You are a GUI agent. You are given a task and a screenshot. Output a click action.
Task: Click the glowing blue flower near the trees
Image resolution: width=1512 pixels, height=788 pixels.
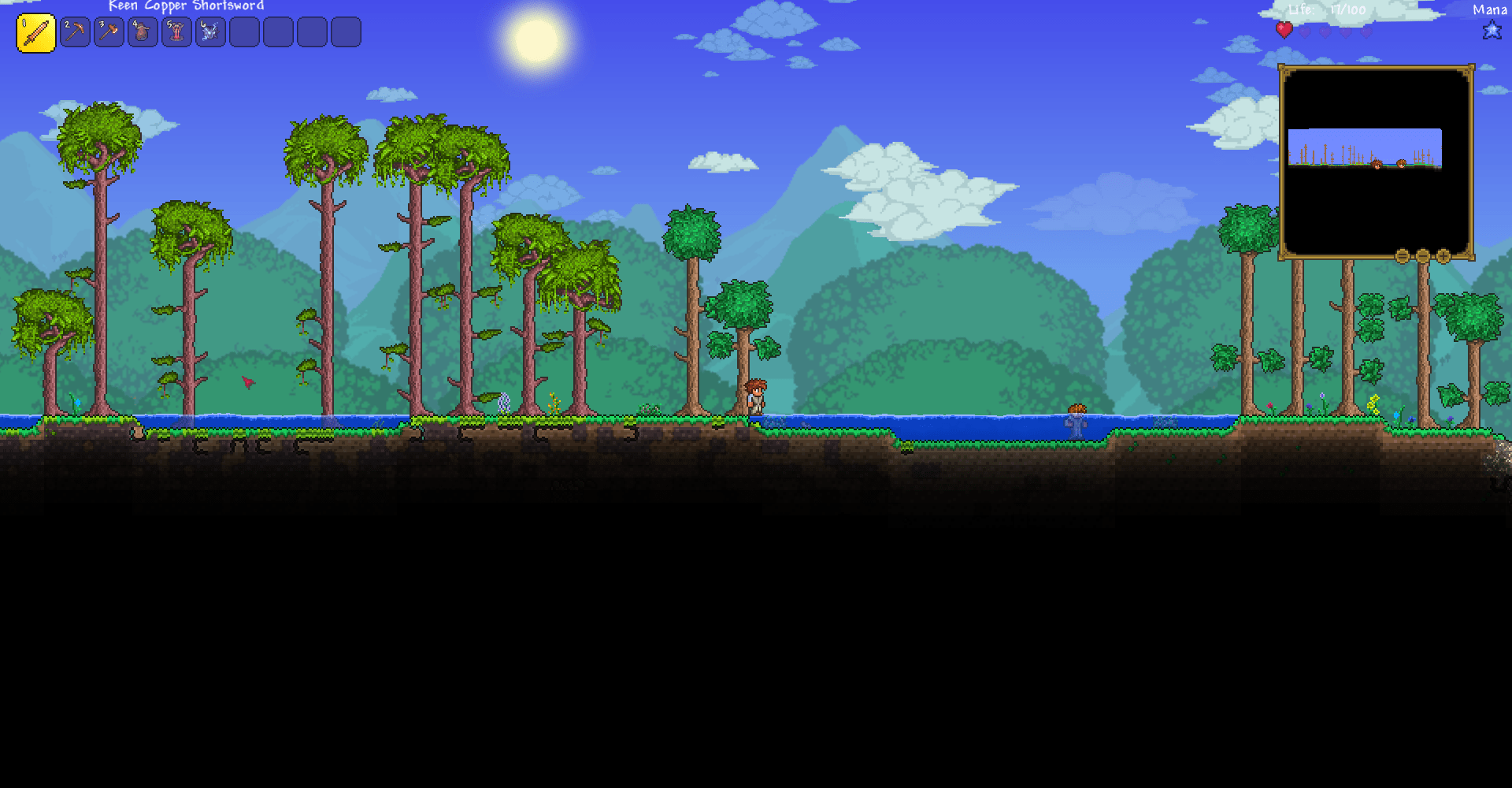pyautogui.click(x=504, y=403)
